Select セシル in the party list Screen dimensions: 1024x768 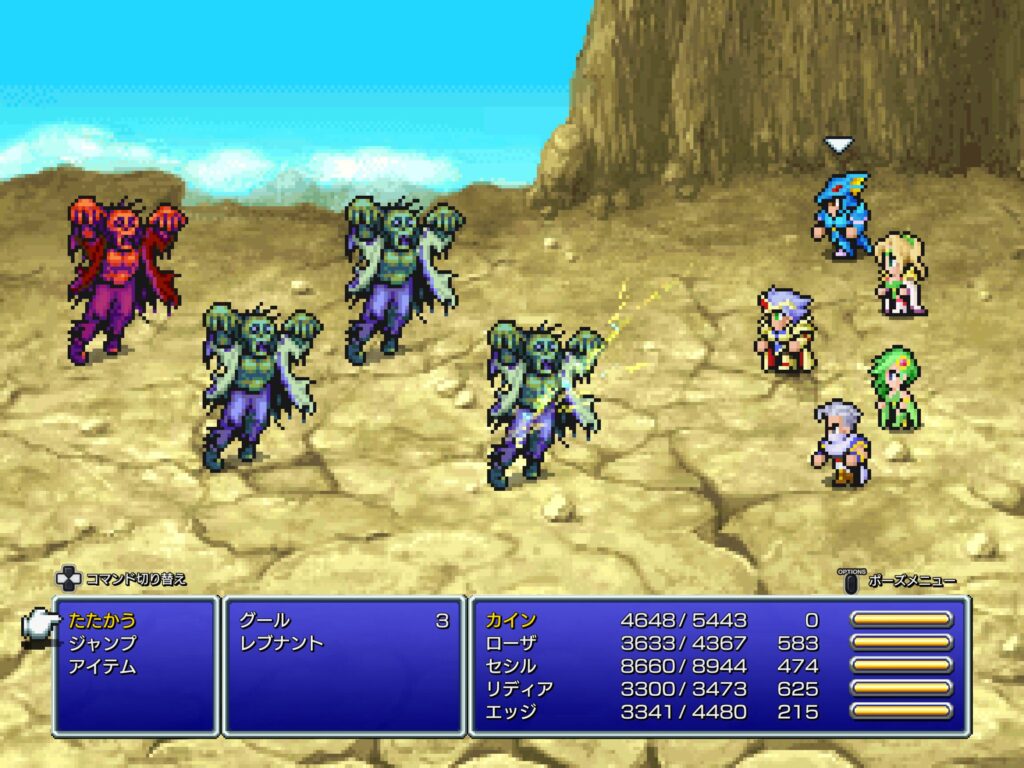tap(512, 667)
